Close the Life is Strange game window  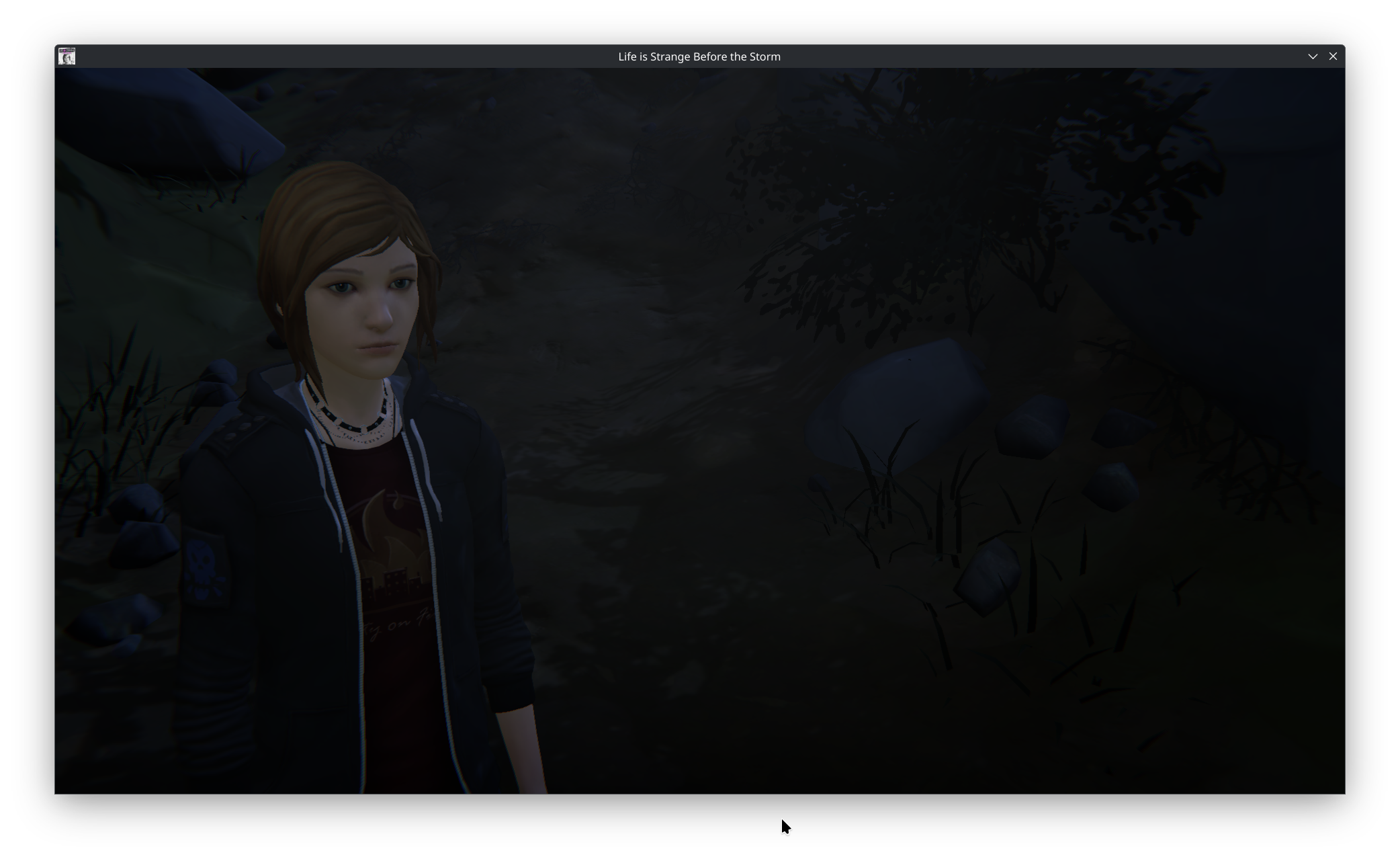pos(1333,56)
